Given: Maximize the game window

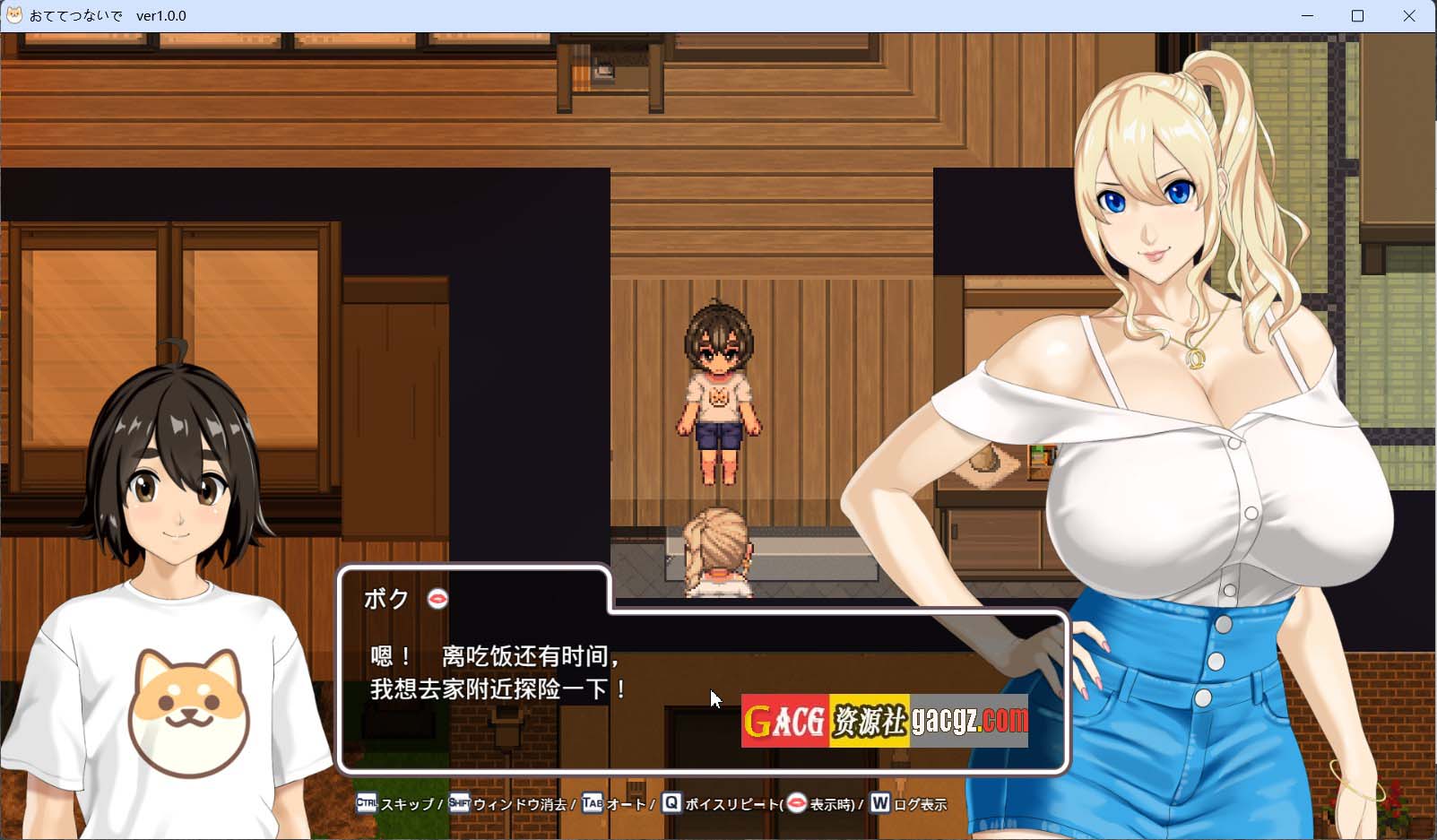Looking at the screenshot, I should pos(1357,16).
